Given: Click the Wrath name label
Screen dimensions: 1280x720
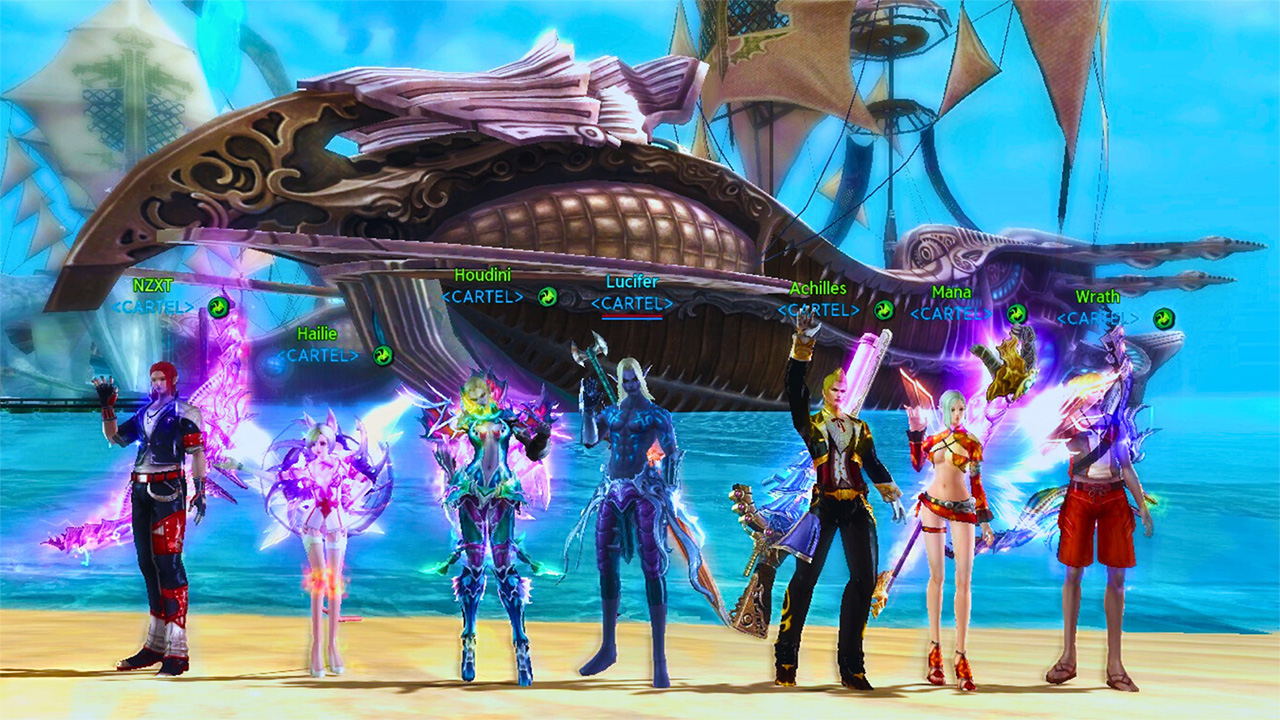Looking at the screenshot, I should point(1097,297).
